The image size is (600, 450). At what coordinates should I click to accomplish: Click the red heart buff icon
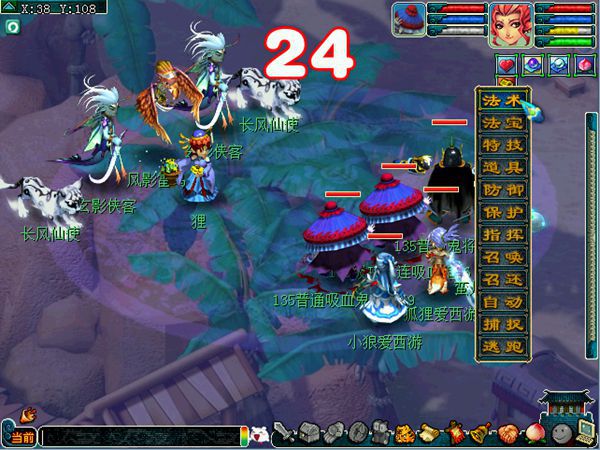coord(506,64)
